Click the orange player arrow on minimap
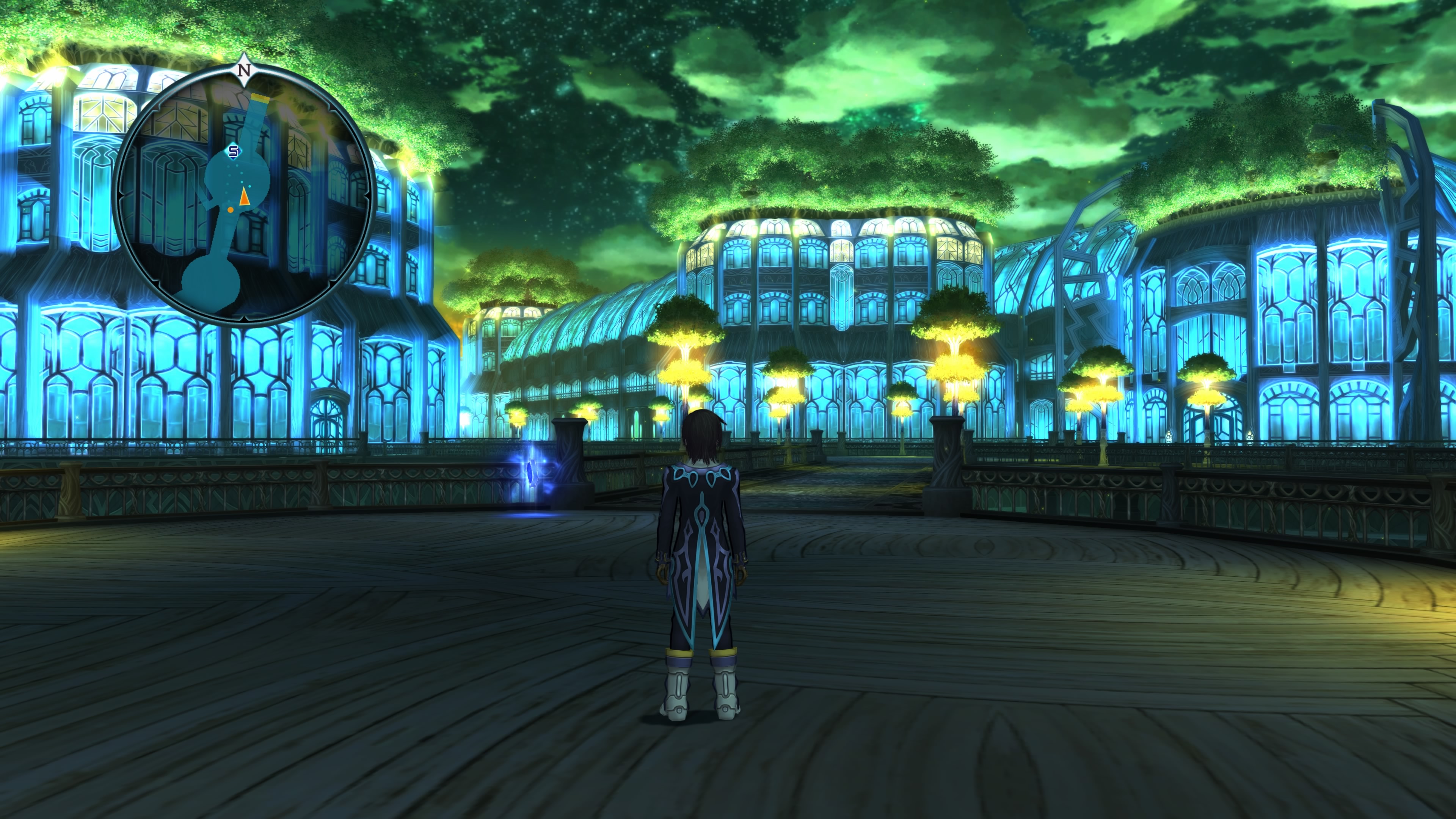1456x819 pixels. (244, 197)
